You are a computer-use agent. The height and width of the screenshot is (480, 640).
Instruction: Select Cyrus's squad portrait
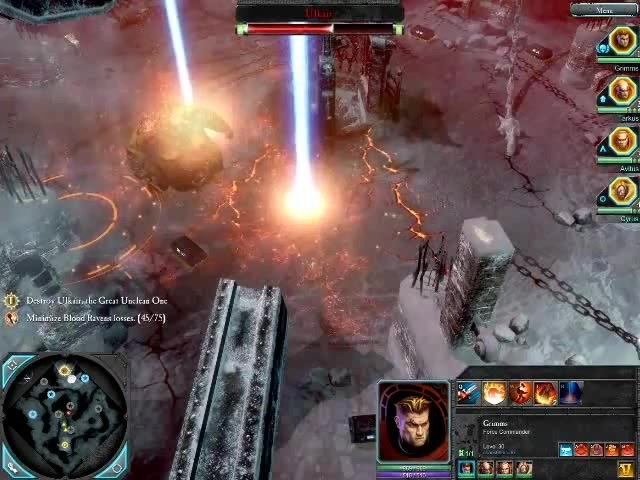tap(622, 190)
